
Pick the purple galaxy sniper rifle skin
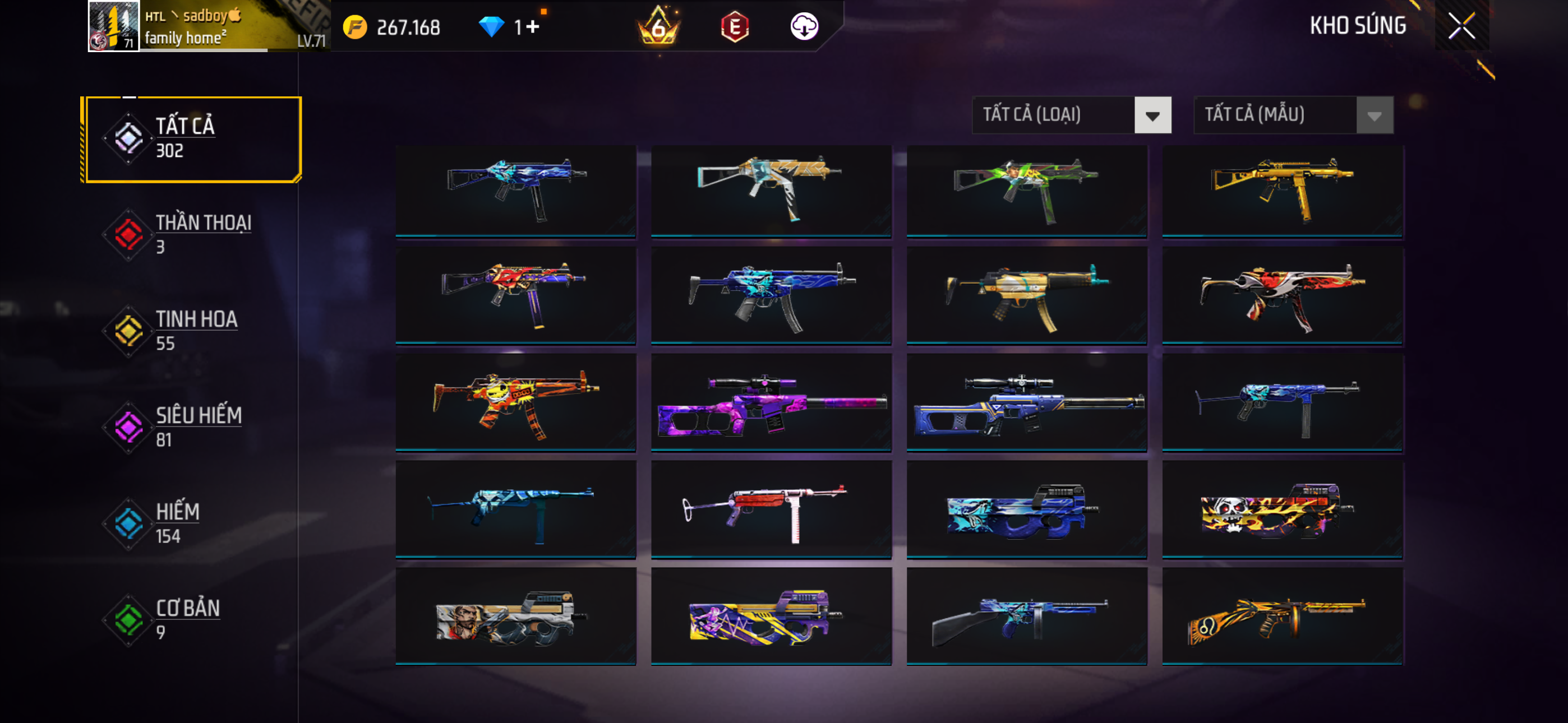click(771, 403)
